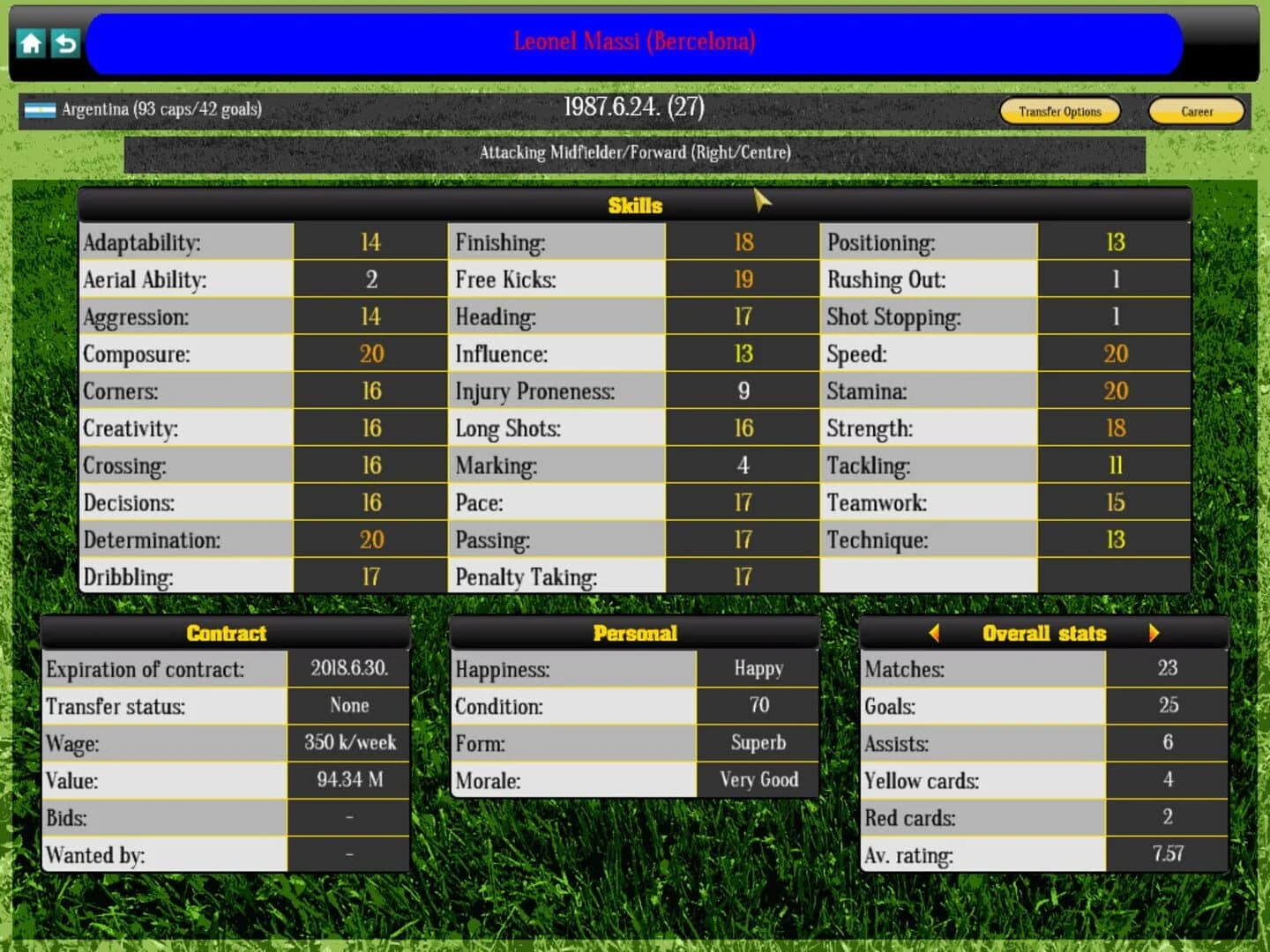Viewport: 1270px width, 952px height.
Task: Show previous stats page with left arrow
Action: coord(935,633)
